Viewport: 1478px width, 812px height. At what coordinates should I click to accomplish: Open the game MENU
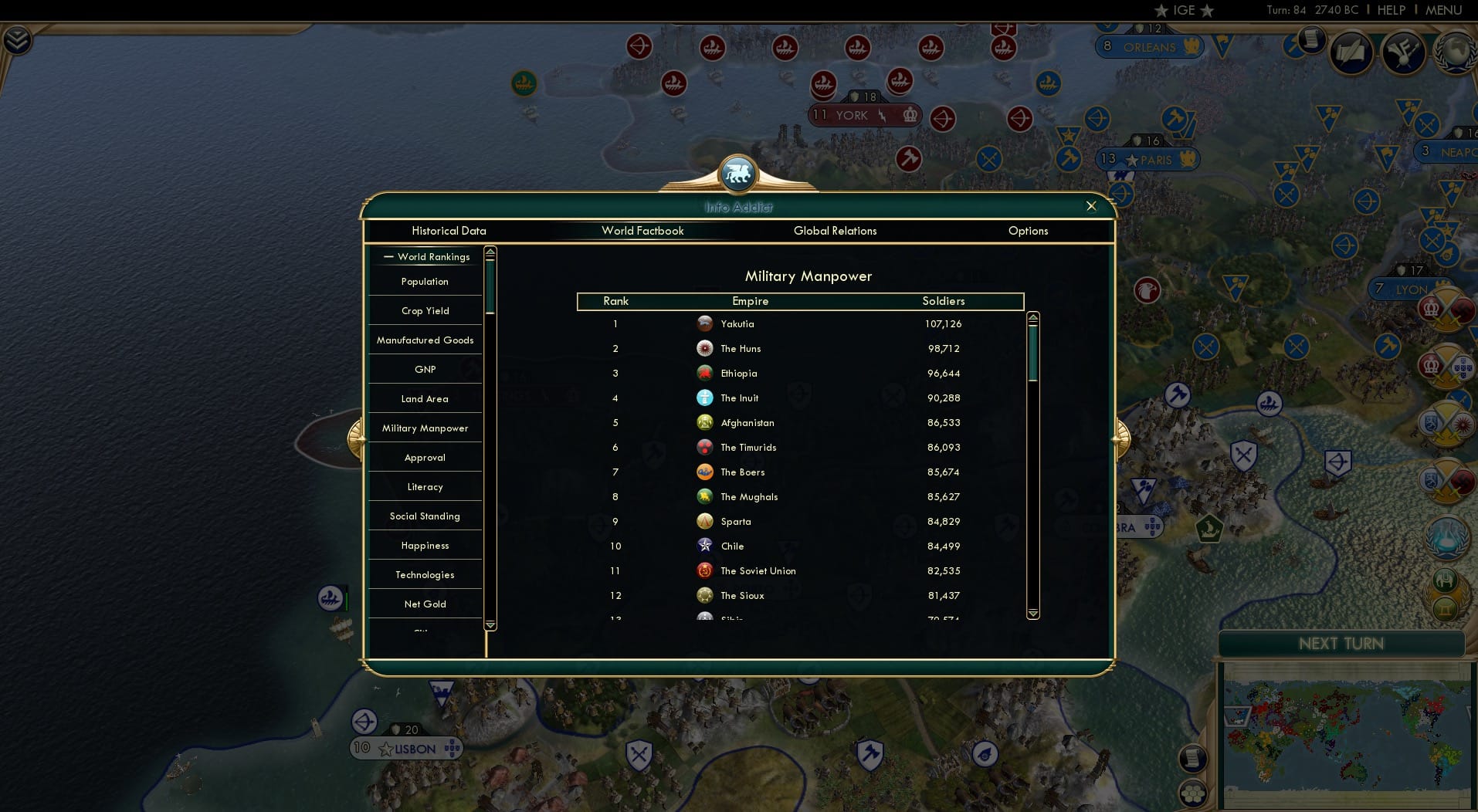[1443, 10]
